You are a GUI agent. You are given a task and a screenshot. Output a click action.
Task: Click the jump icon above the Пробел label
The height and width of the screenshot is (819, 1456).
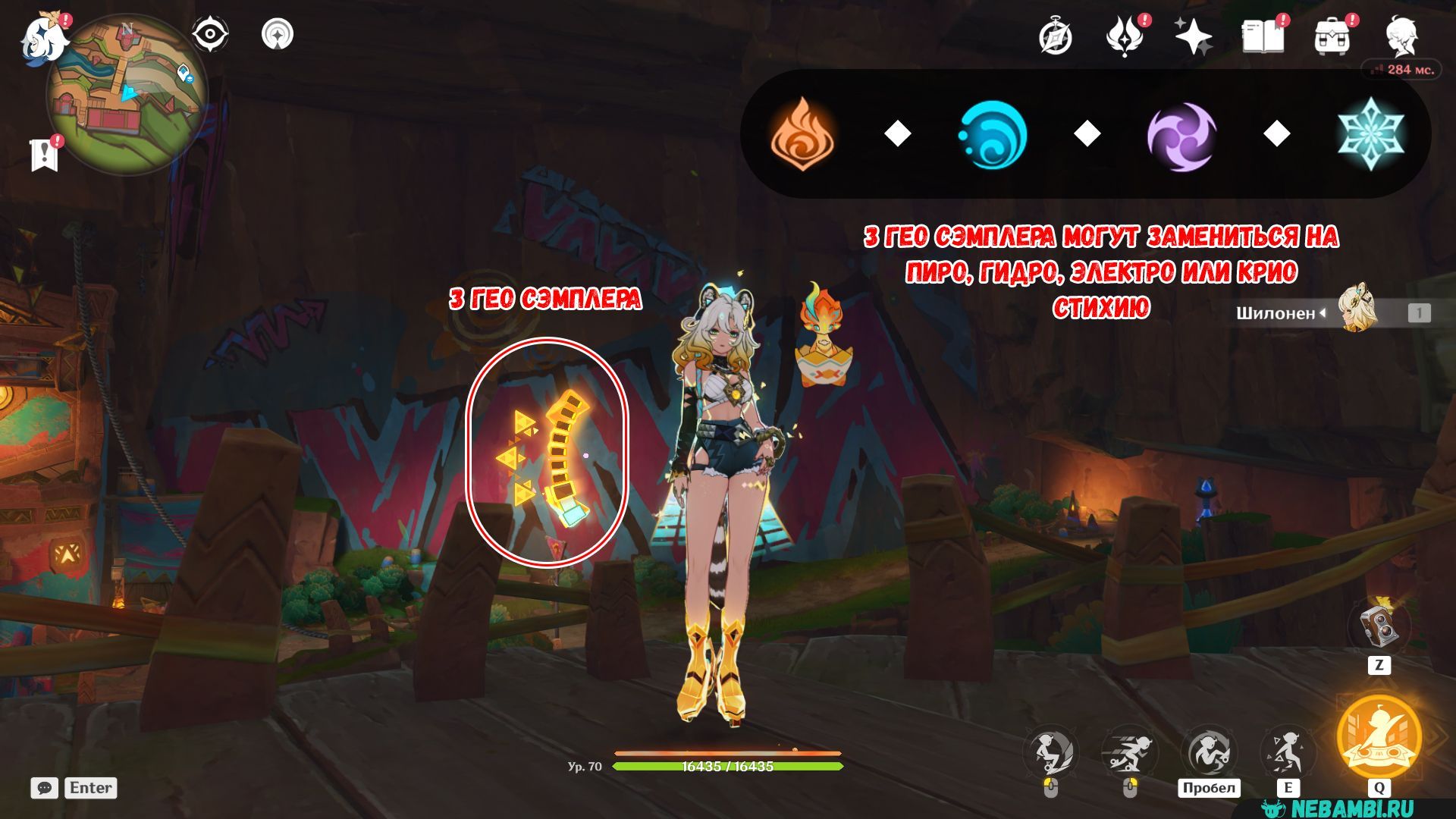click(x=1208, y=752)
